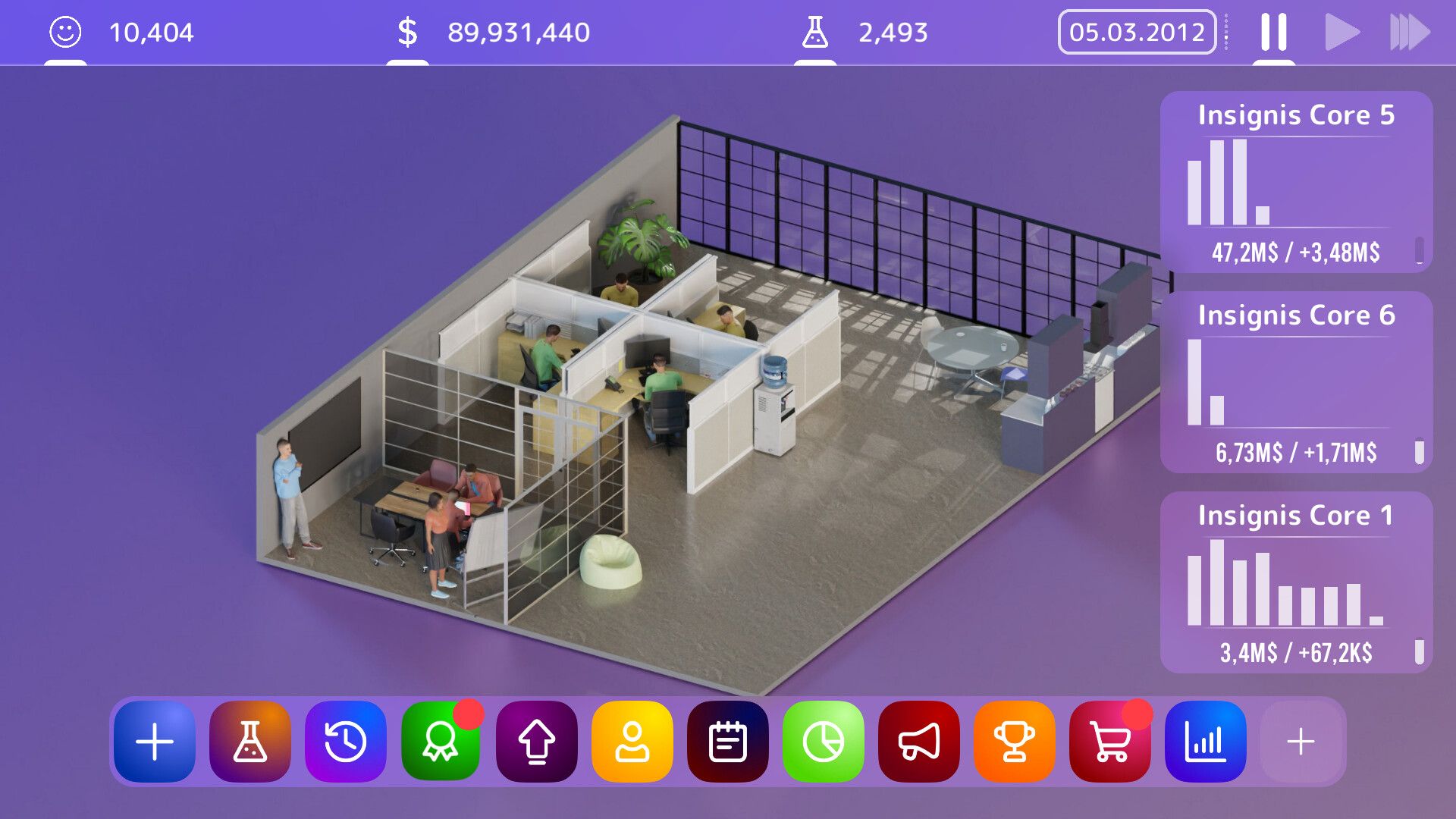
Task: Select the Insignis Core 6 product card
Action: click(1294, 383)
